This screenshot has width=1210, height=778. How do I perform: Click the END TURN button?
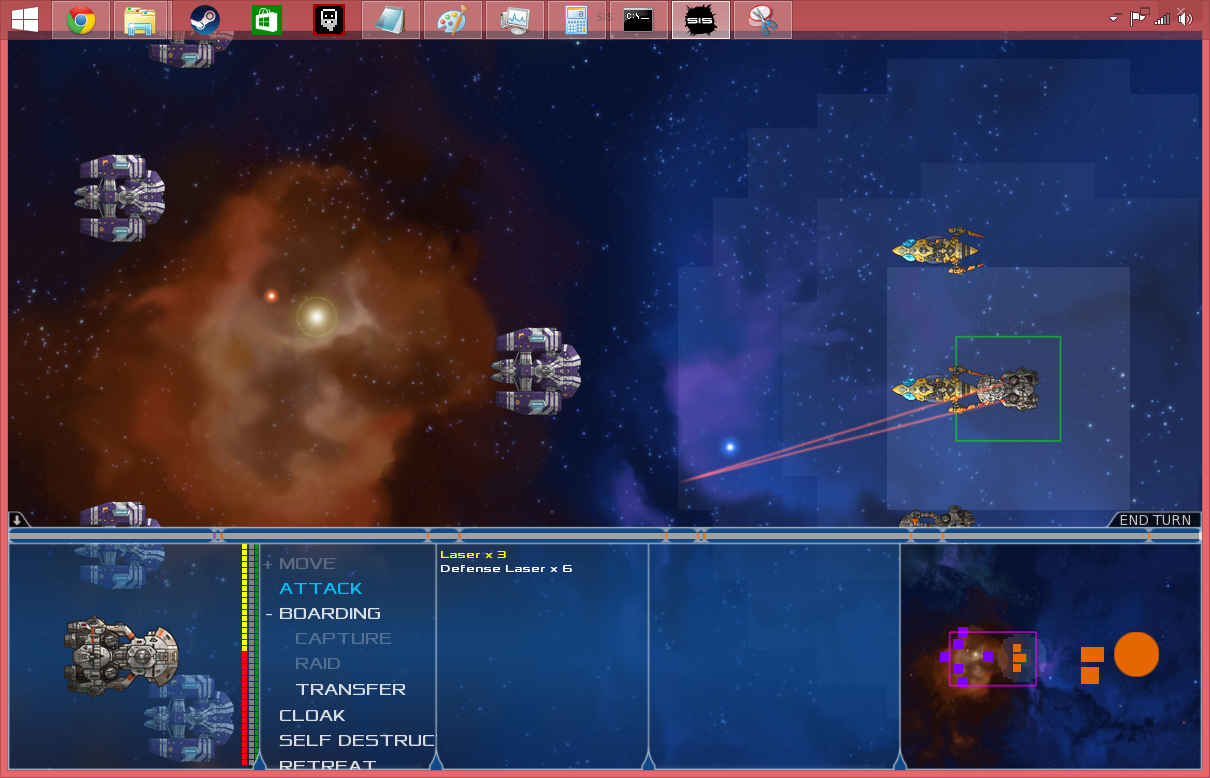tap(1154, 520)
